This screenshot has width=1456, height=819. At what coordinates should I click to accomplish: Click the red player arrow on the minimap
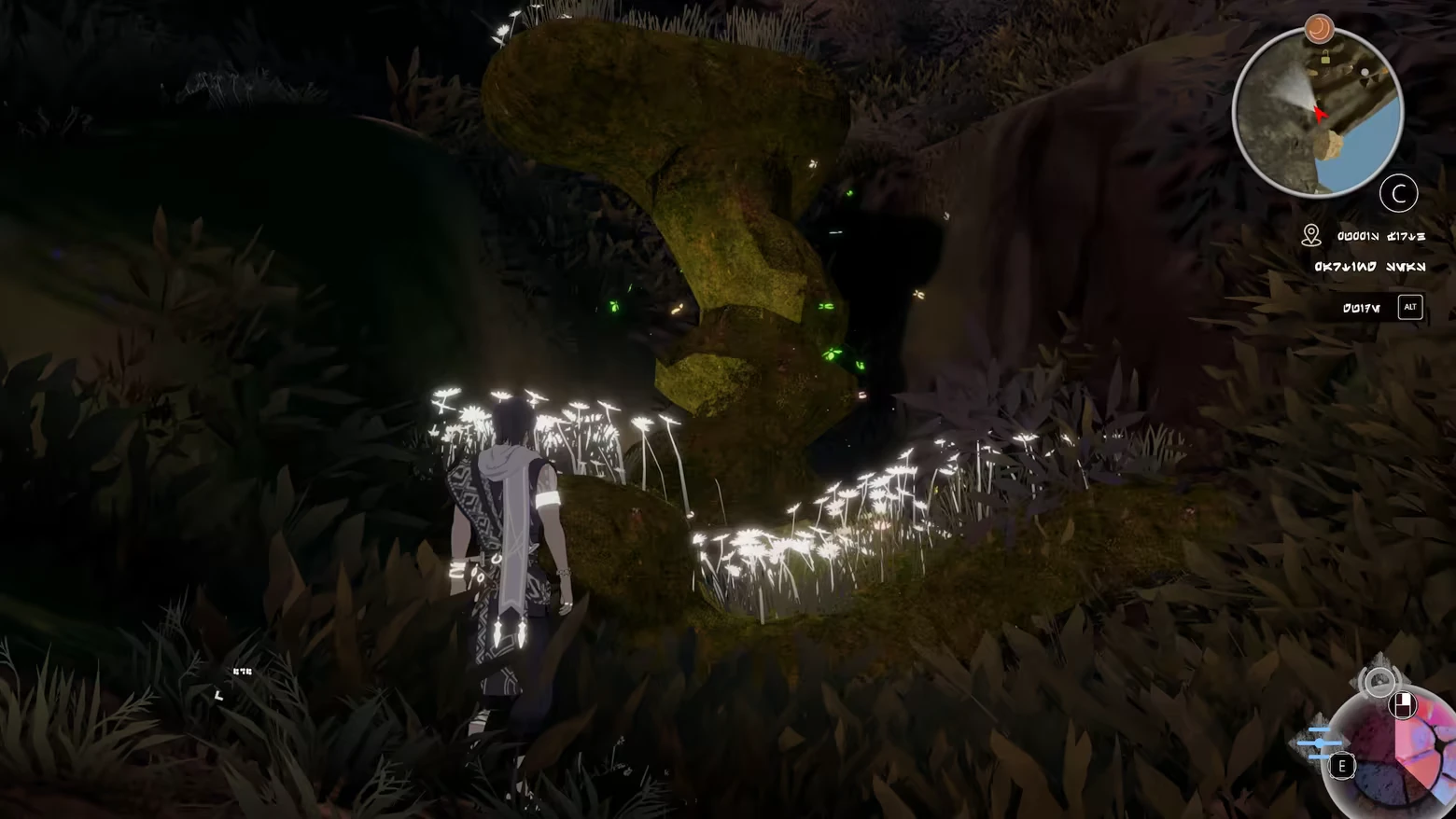1320,114
